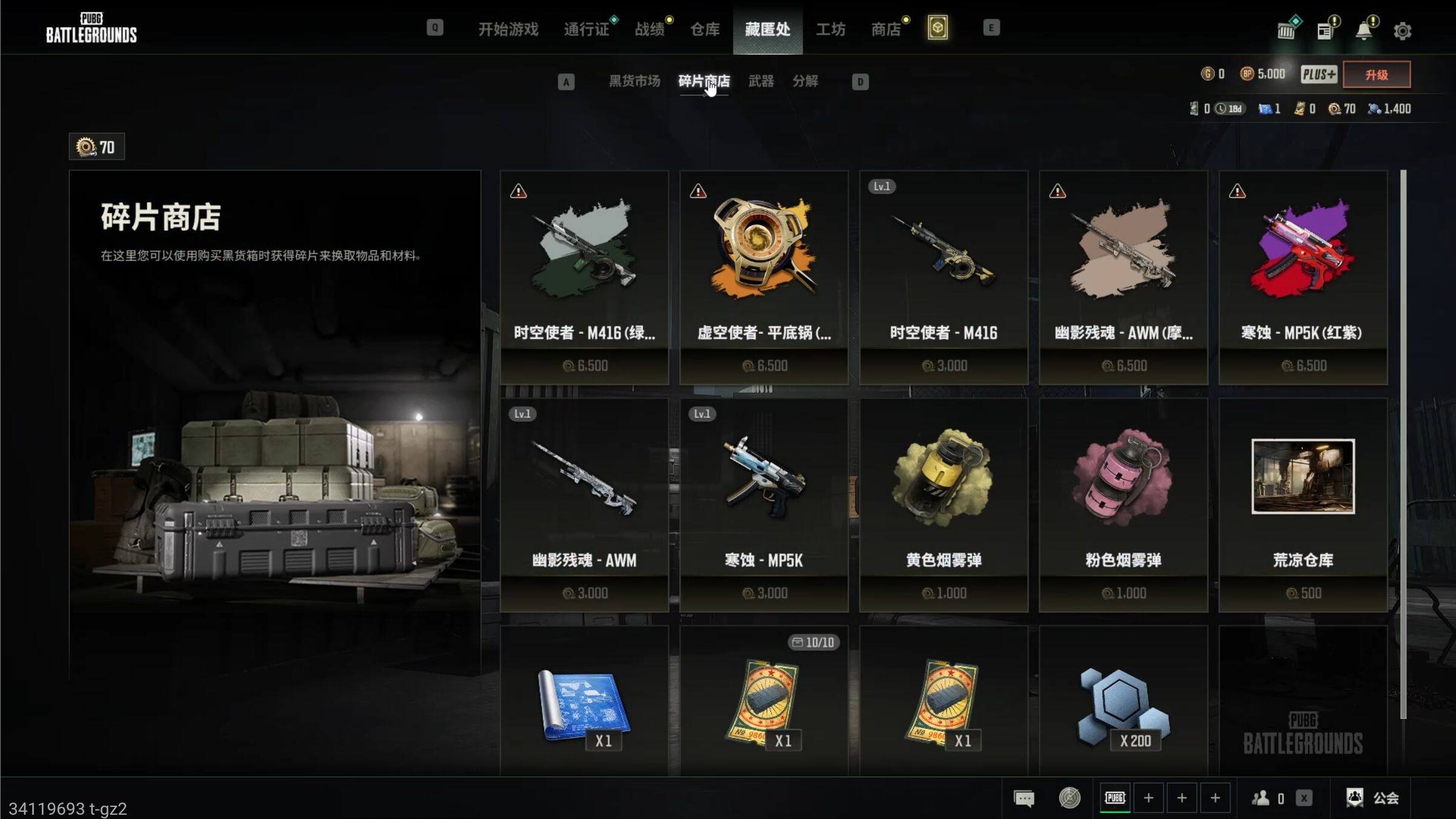Viewport: 1456px width, 819px height.
Task: Open the chat bubble icon
Action: [x=1024, y=798]
